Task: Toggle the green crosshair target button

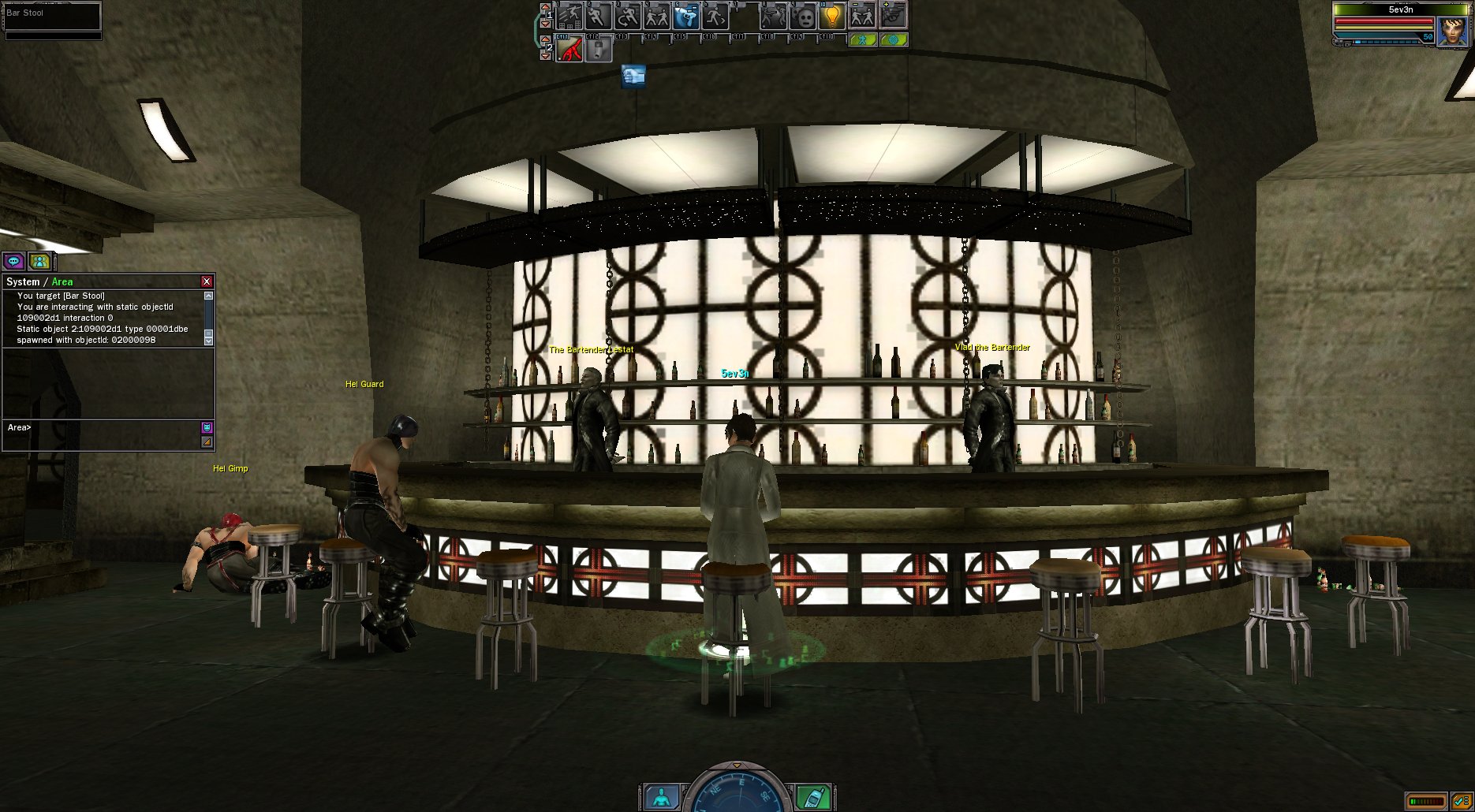Action: coord(894,39)
